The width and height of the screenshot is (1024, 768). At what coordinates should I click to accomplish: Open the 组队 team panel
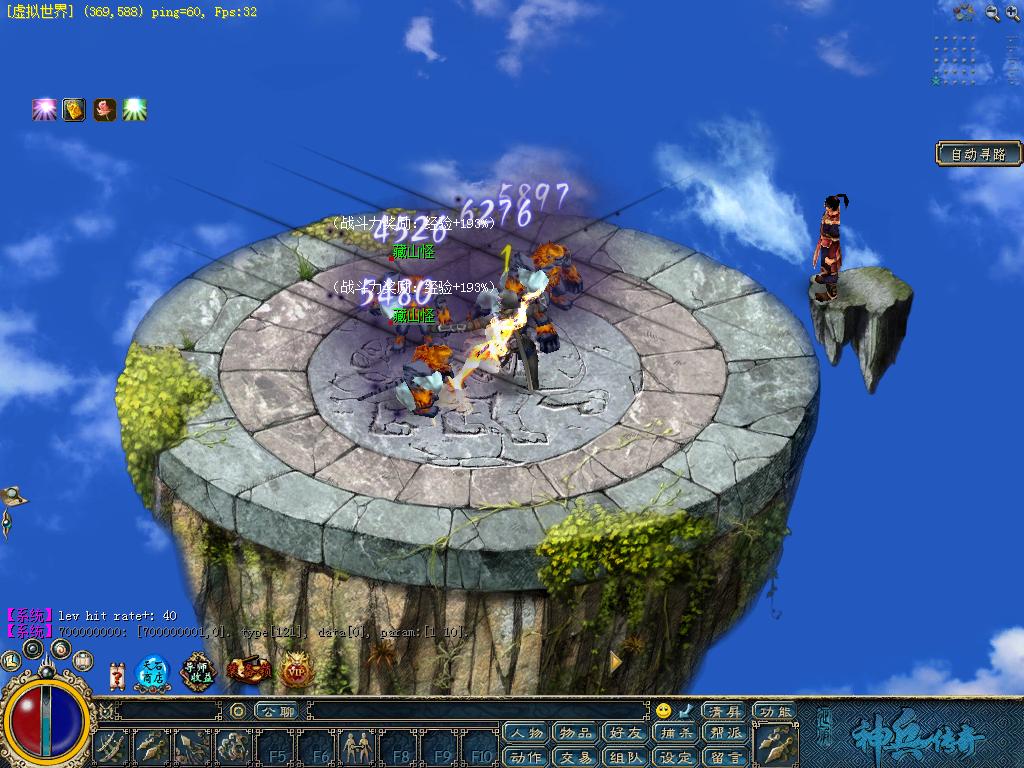(625, 757)
